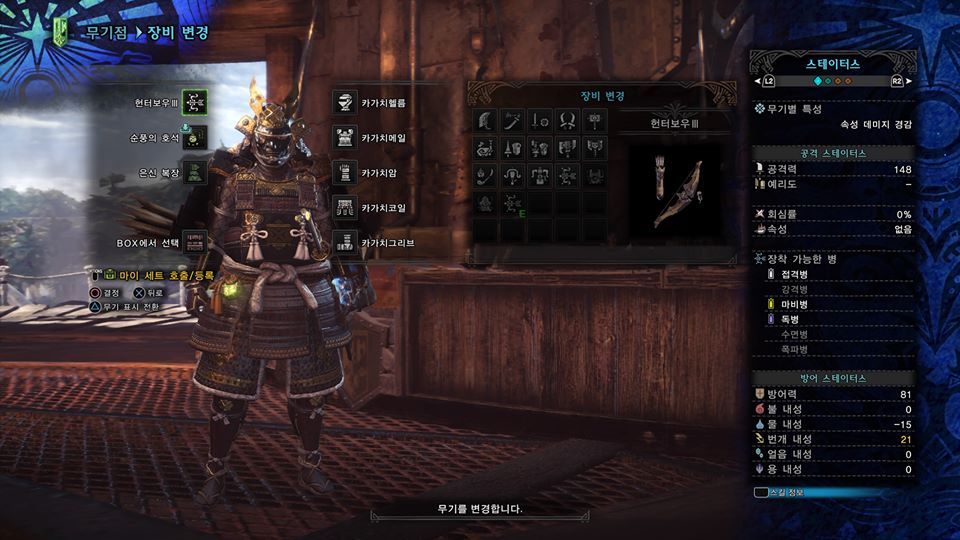The height and width of the screenshot is (540, 960).
Task: Open the 카가치메일 chest armor slot
Action: [x=345, y=137]
